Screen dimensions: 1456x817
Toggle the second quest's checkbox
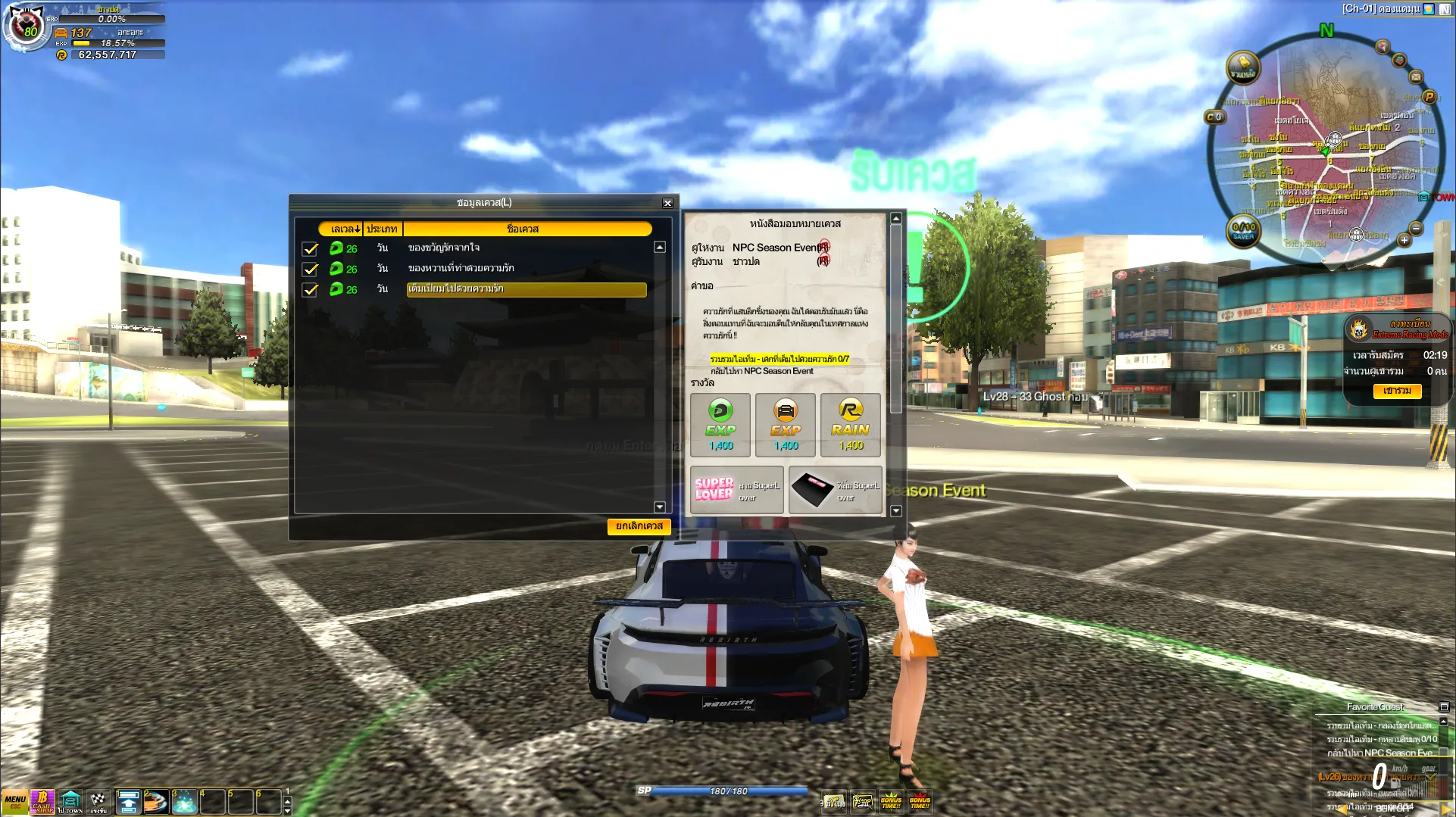point(310,269)
